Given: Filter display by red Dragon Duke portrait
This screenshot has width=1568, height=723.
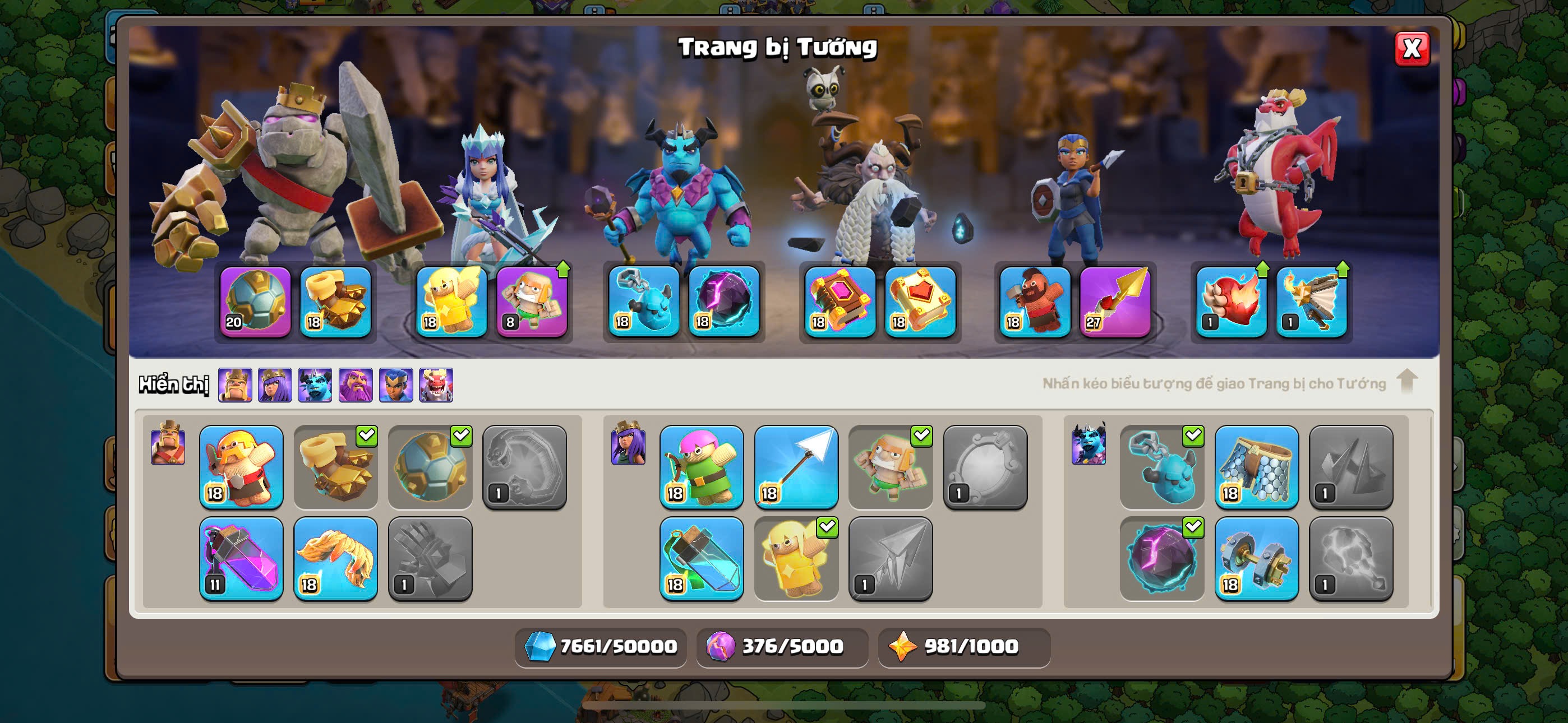Looking at the screenshot, I should pos(436,384).
